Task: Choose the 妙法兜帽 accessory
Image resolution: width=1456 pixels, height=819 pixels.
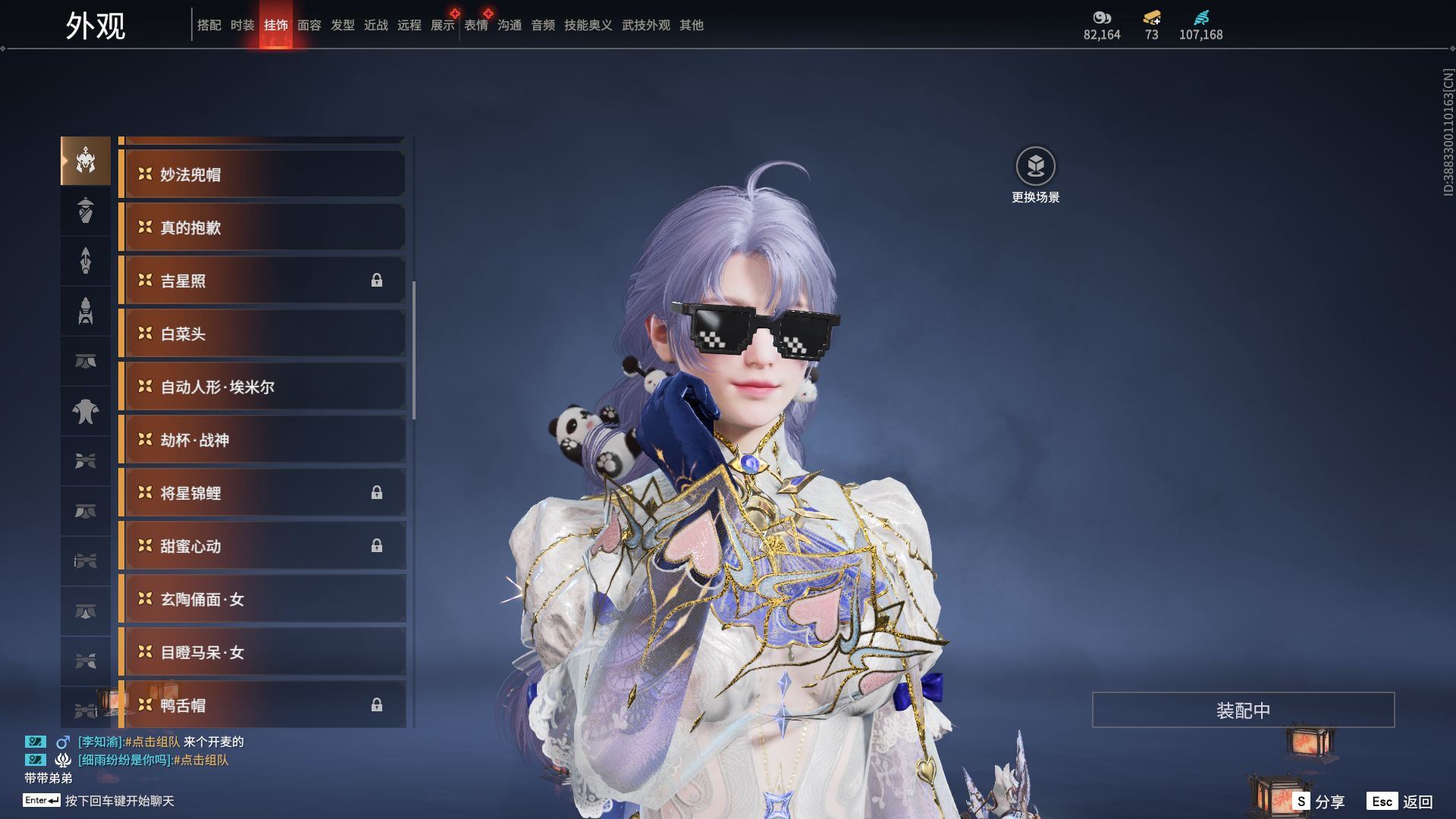Action: [262, 174]
